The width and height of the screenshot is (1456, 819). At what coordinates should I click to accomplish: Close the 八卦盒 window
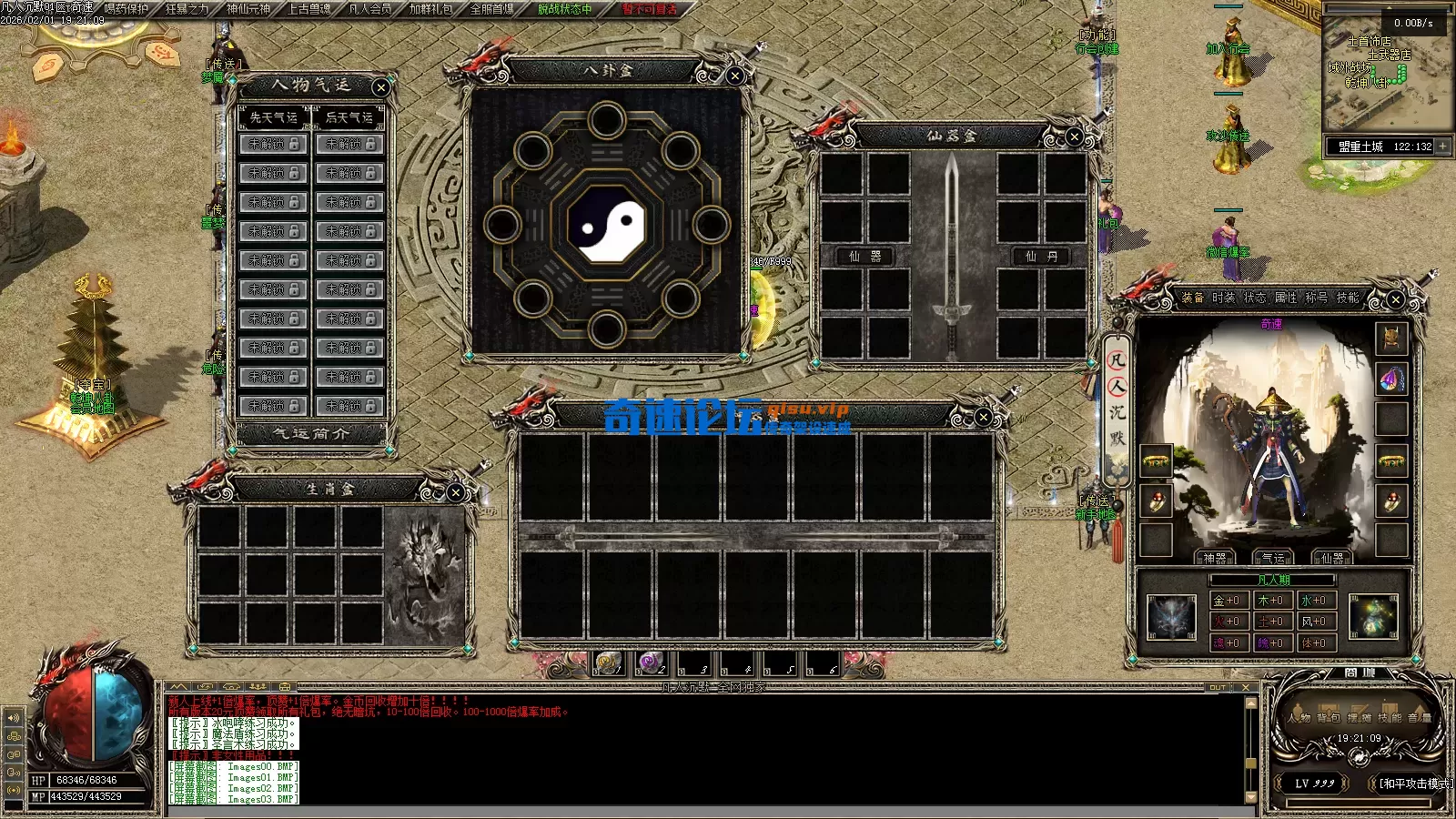(734, 76)
